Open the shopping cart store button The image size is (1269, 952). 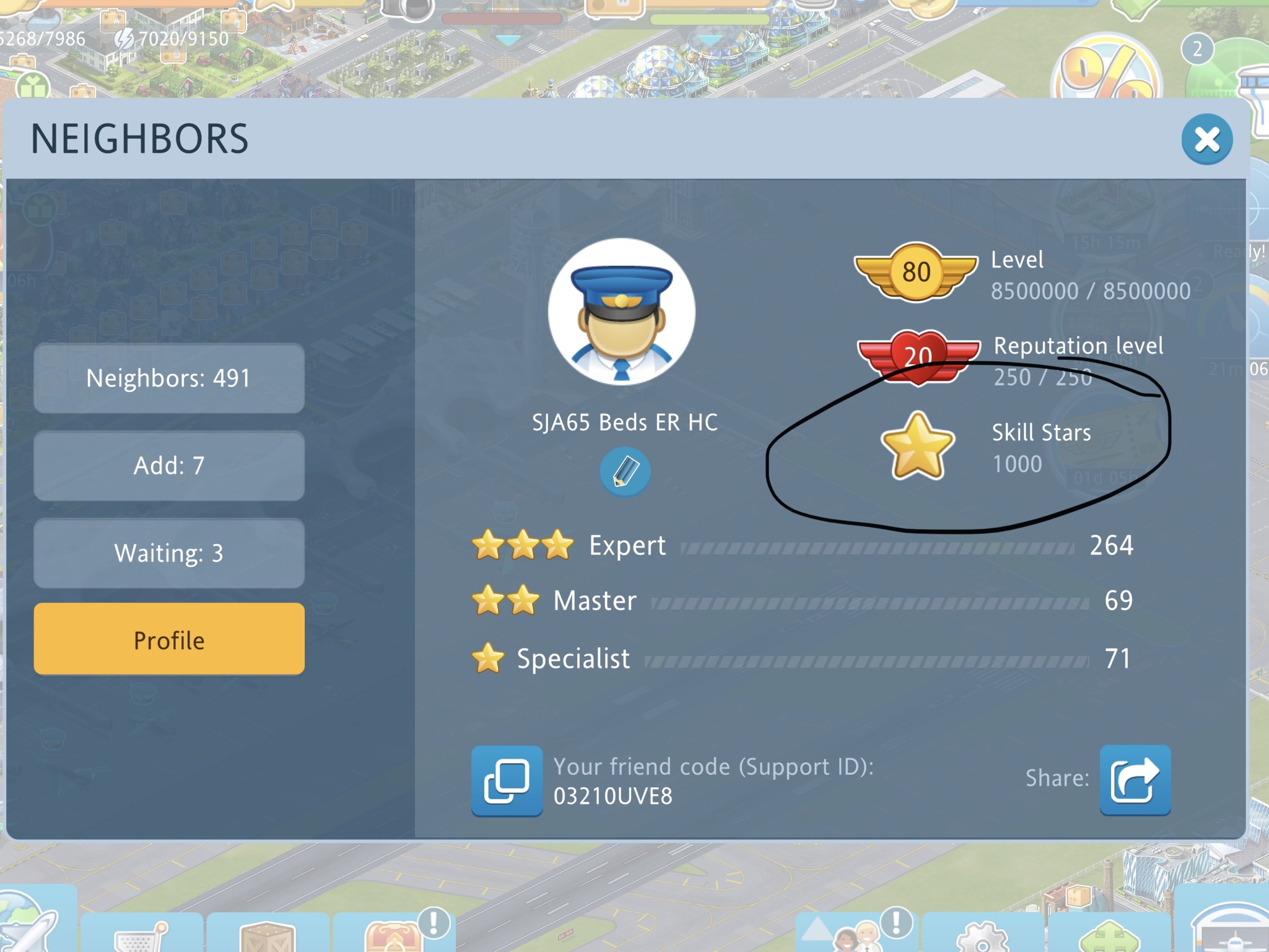(141, 937)
